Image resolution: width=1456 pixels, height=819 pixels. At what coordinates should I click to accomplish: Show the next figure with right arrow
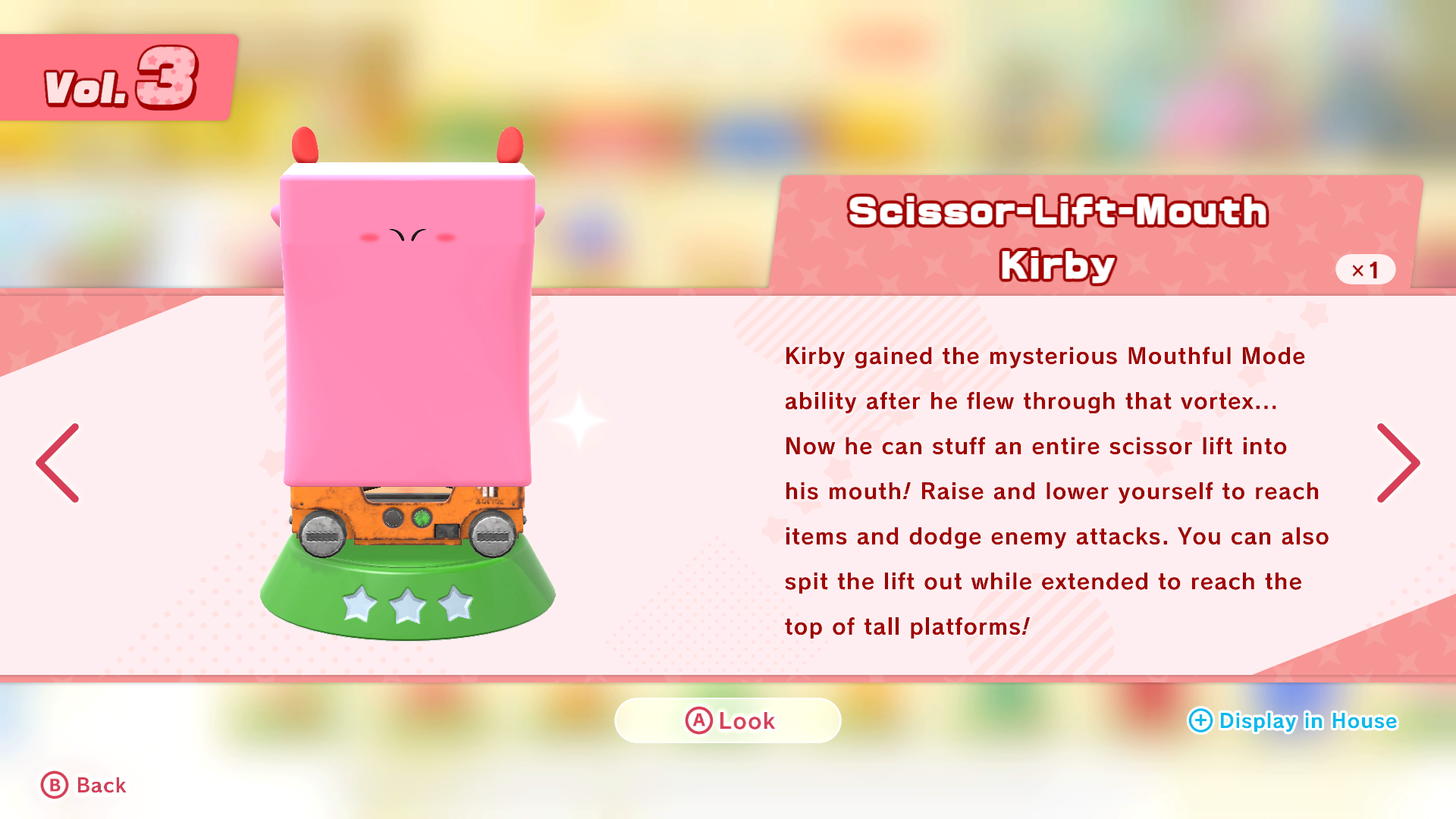tap(1398, 463)
